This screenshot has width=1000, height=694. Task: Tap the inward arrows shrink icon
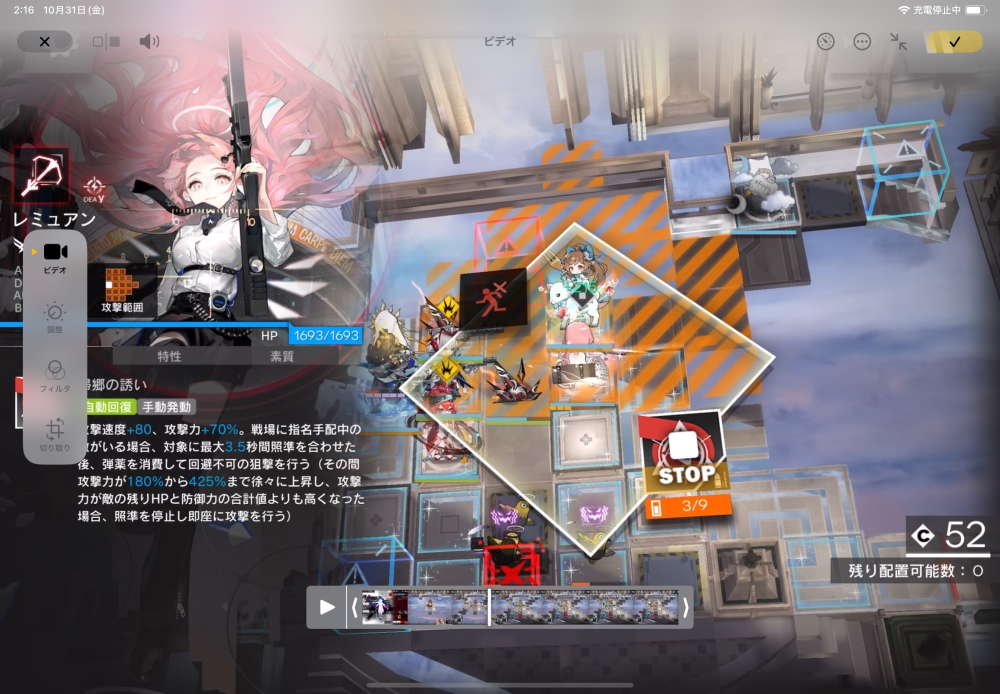(898, 42)
